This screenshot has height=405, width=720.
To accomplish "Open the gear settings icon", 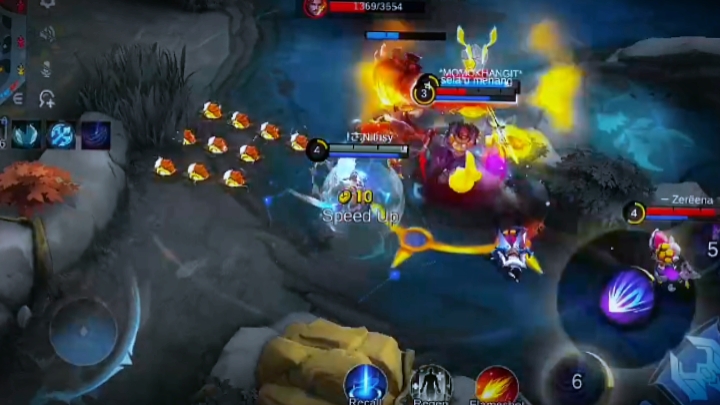I will coord(46,5).
